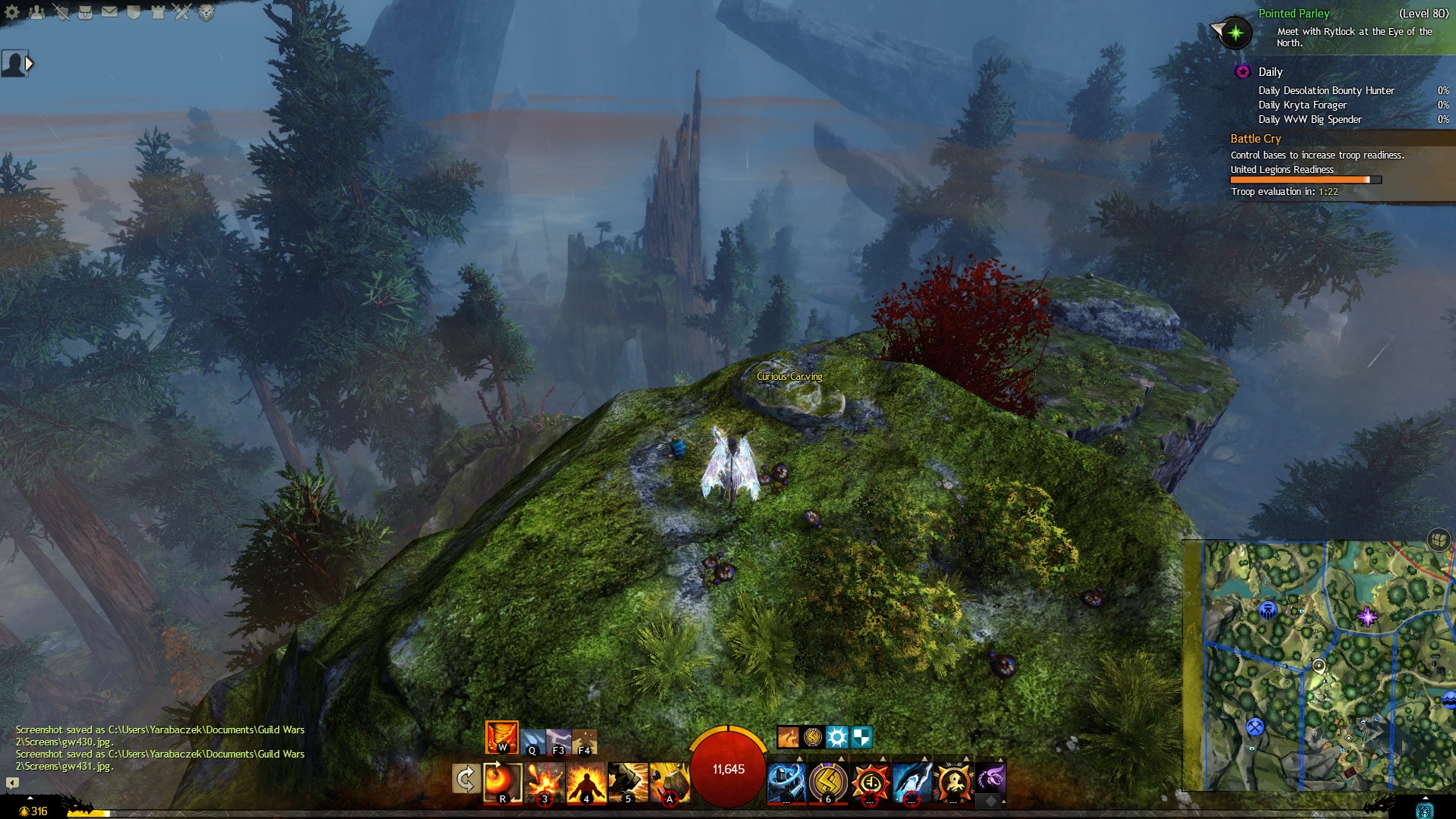The height and width of the screenshot is (819, 1456).
Task: Switch to fire attunement icon
Action: pos(501,737)
